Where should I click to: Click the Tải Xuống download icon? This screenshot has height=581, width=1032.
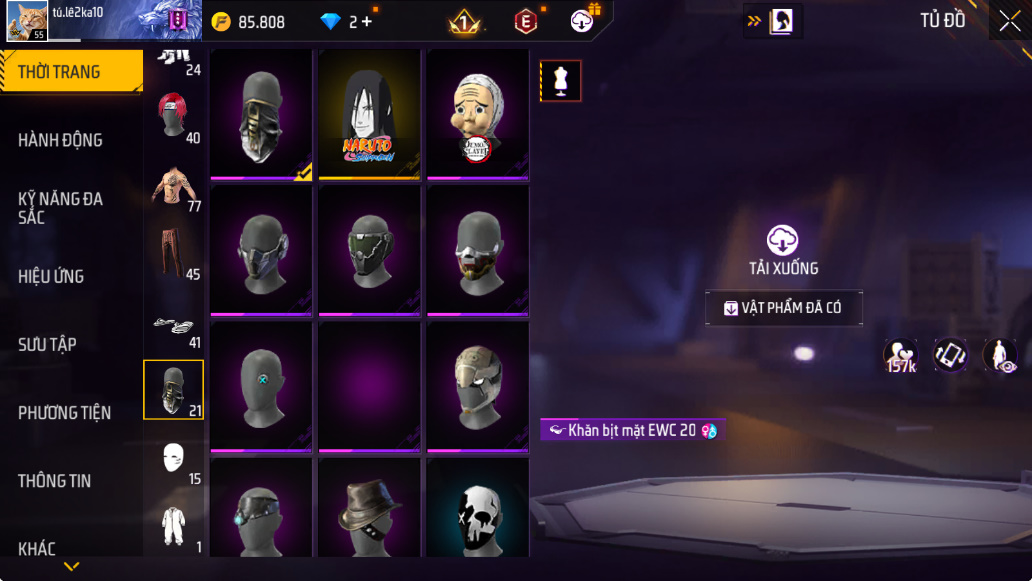point(783,241)
